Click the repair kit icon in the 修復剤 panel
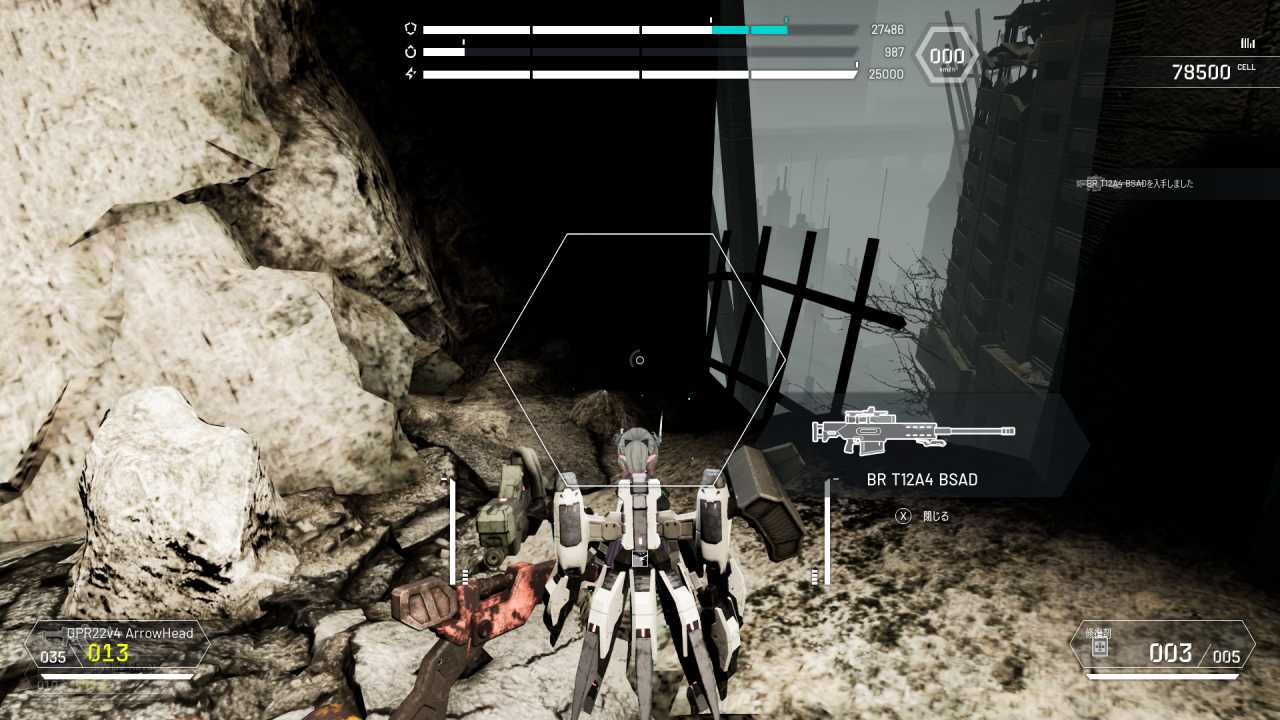Image resolution: width=1280 pixels, height=720 pixels. point(1099,647)
